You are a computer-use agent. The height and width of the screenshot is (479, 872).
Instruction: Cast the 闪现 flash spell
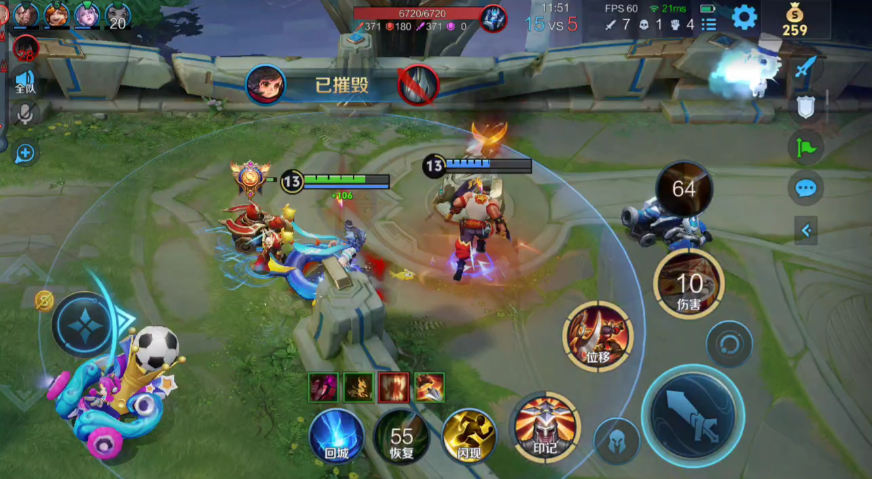(468, 436)
